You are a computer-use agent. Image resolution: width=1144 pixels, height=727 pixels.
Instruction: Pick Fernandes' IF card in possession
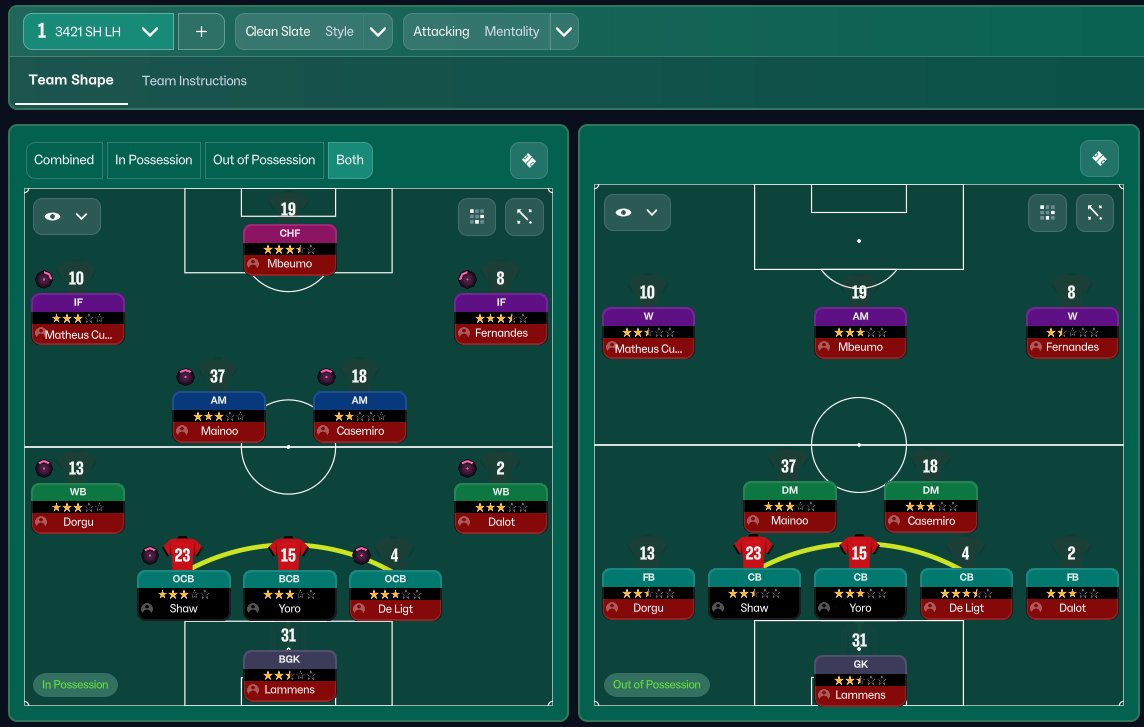[x=501, y=318]
